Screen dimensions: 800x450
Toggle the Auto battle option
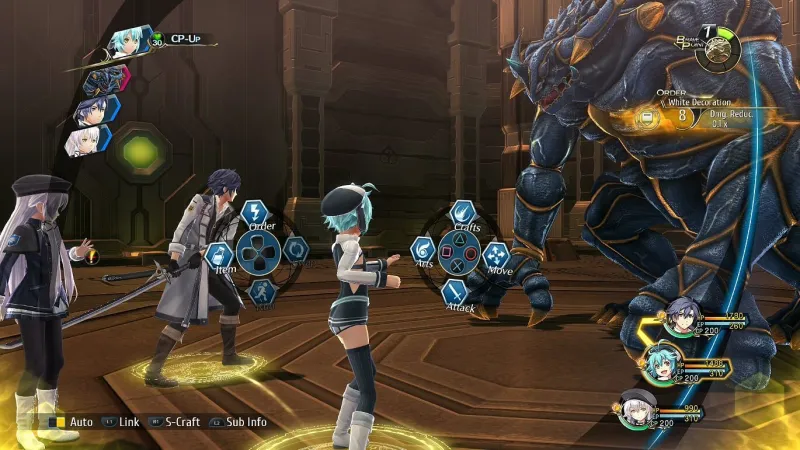point(72,422)
